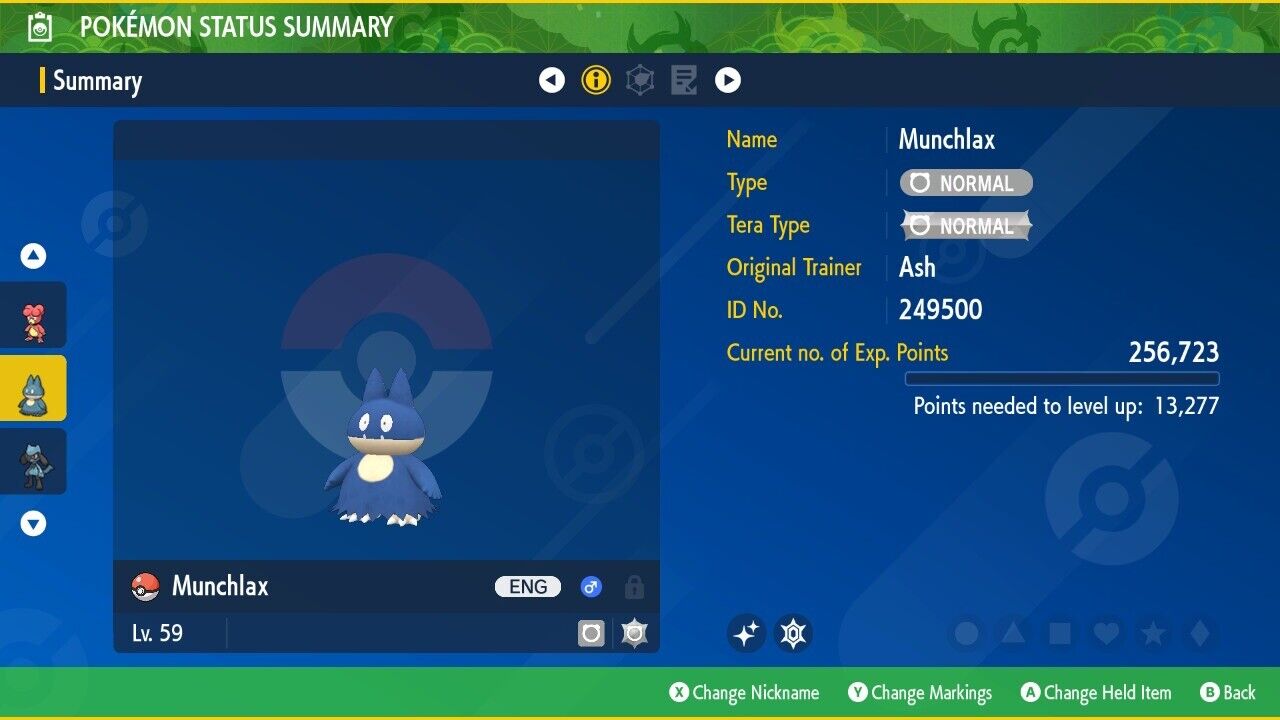Toggle the heart marking
Screen dimensions: 1280x720
coord(1106,633)
